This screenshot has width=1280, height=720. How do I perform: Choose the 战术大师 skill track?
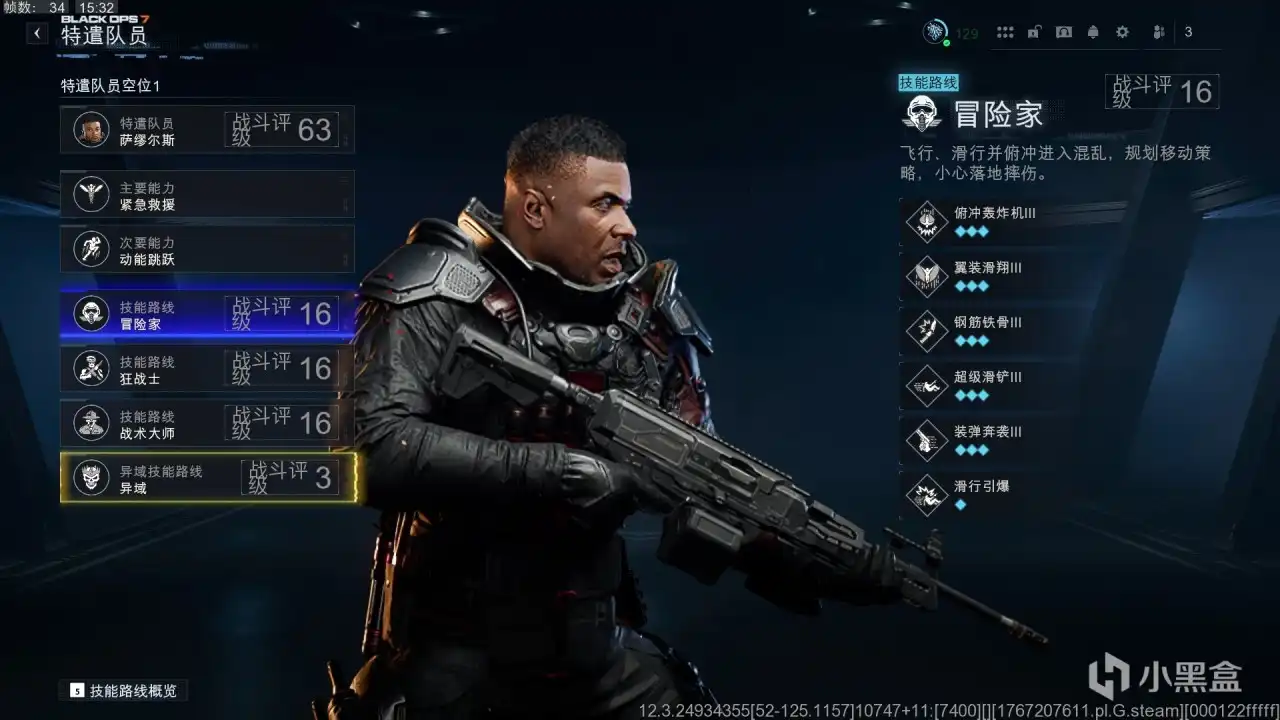coord(207,423)
